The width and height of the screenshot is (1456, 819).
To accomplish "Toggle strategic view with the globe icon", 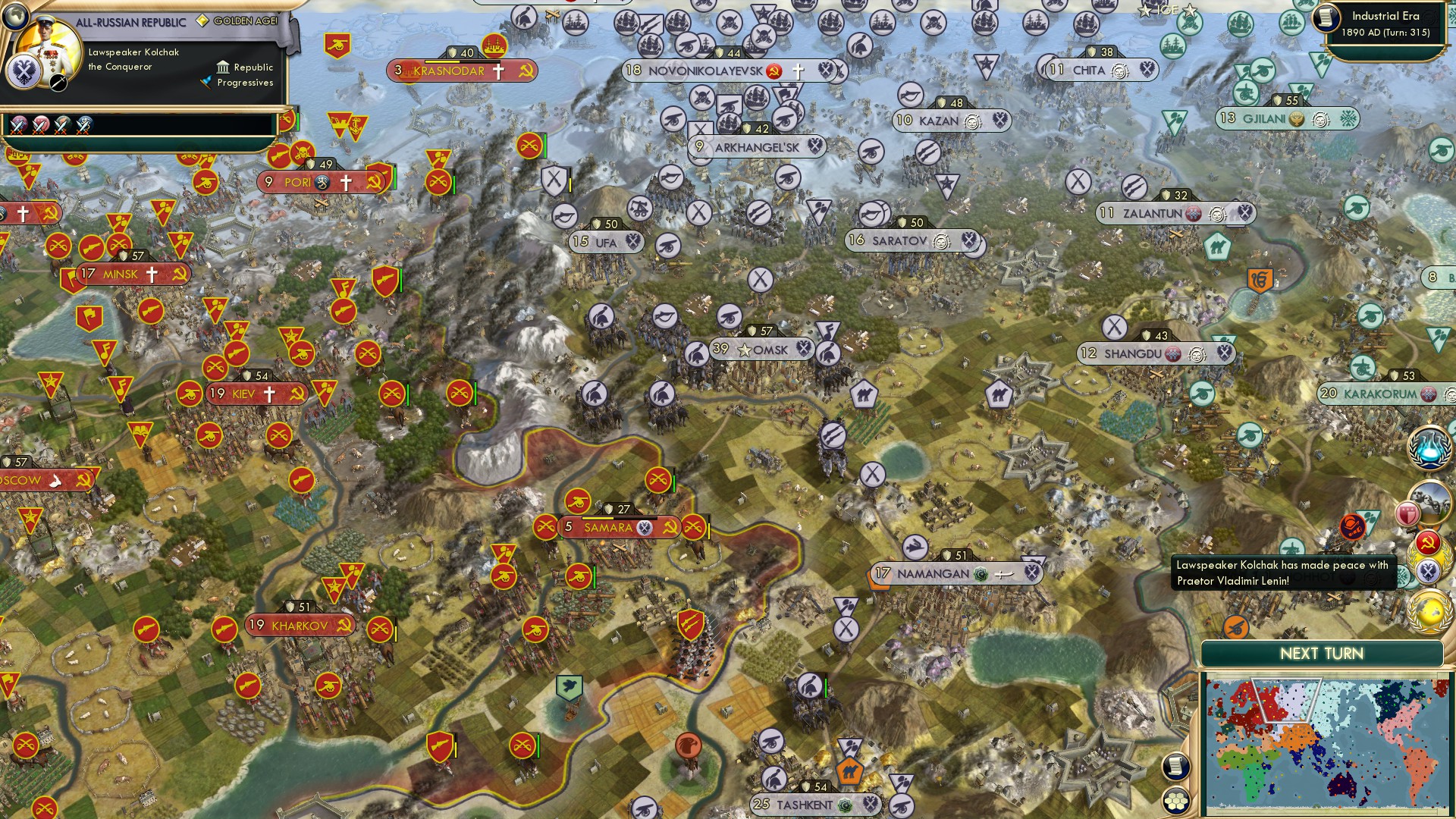I will pos(15,17).
